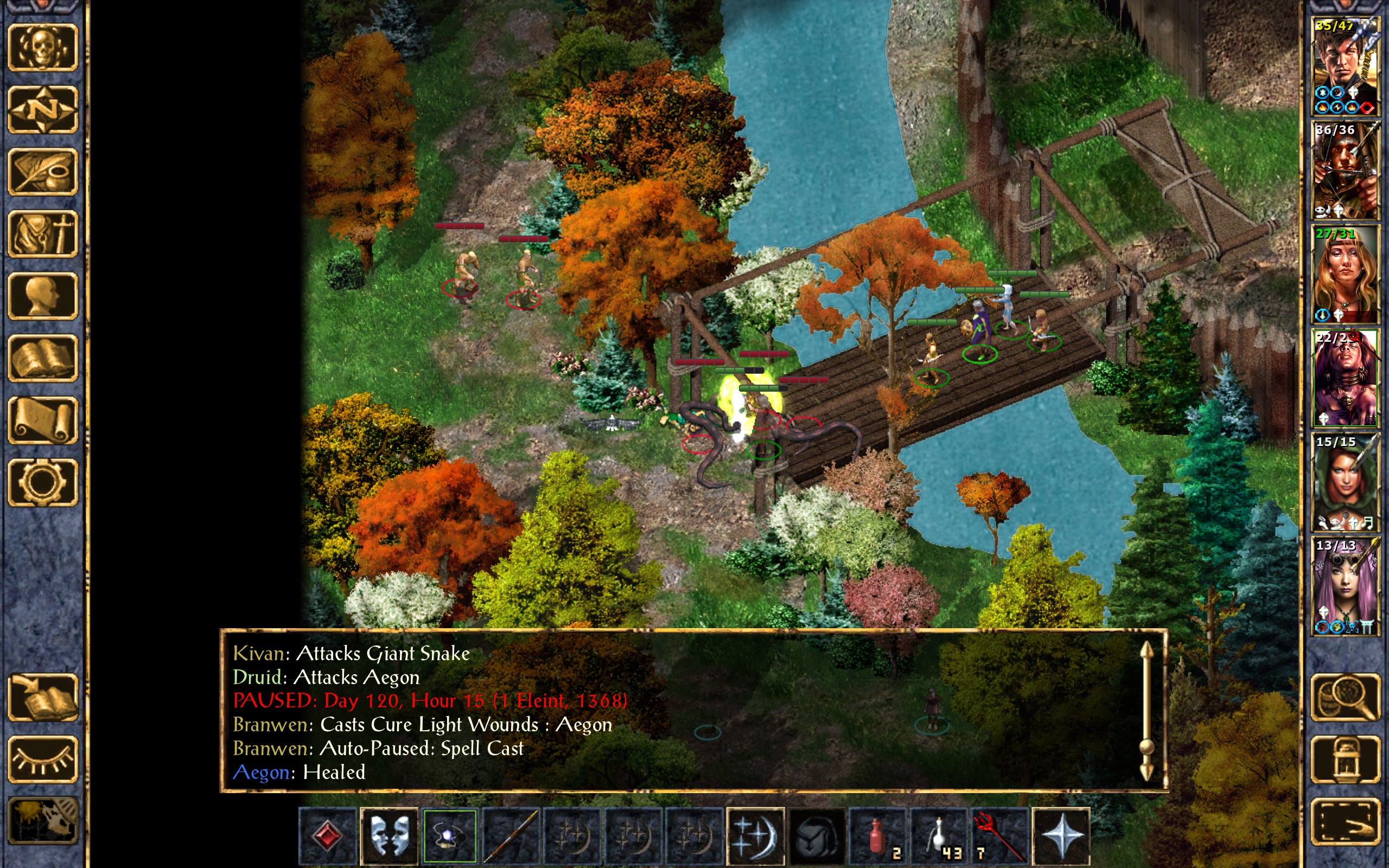This screenshot has width=1389, height=868.
Task: Use the red trident quick item
Action: tap(999, 836)
